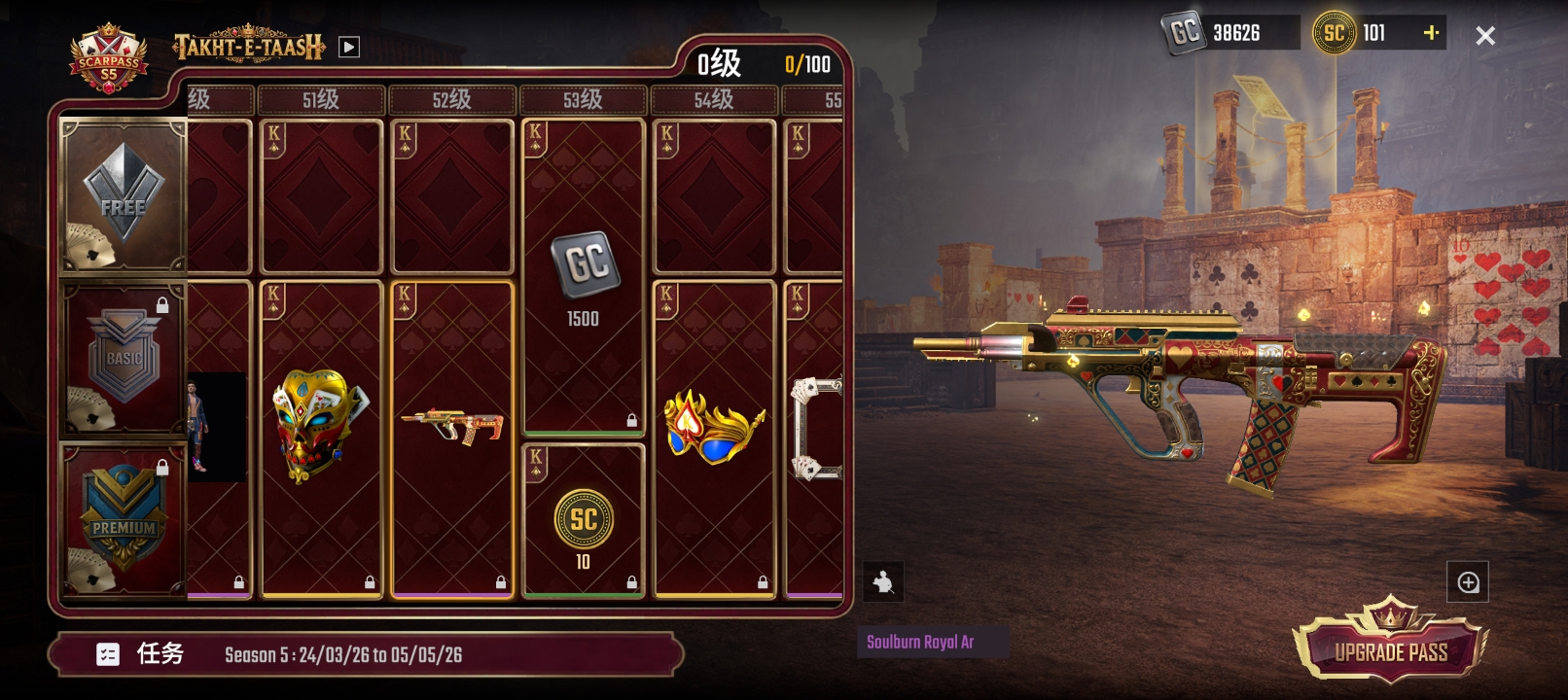Select the locked Basic pass tier
Image resolution: width=1568 pixels, height=700 pixels.
[123, 360]
